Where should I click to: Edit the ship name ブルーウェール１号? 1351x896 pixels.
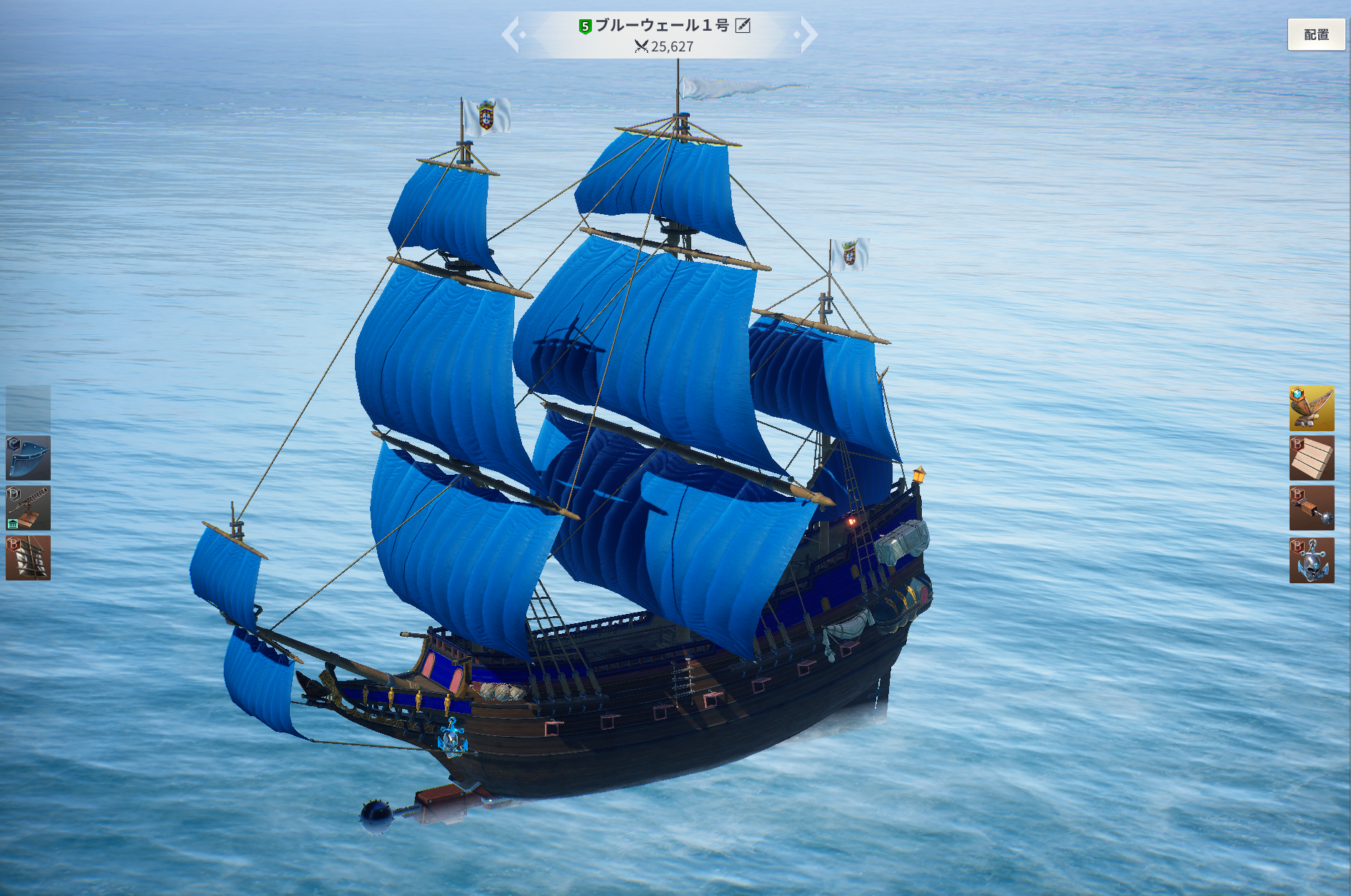[743, 26]
